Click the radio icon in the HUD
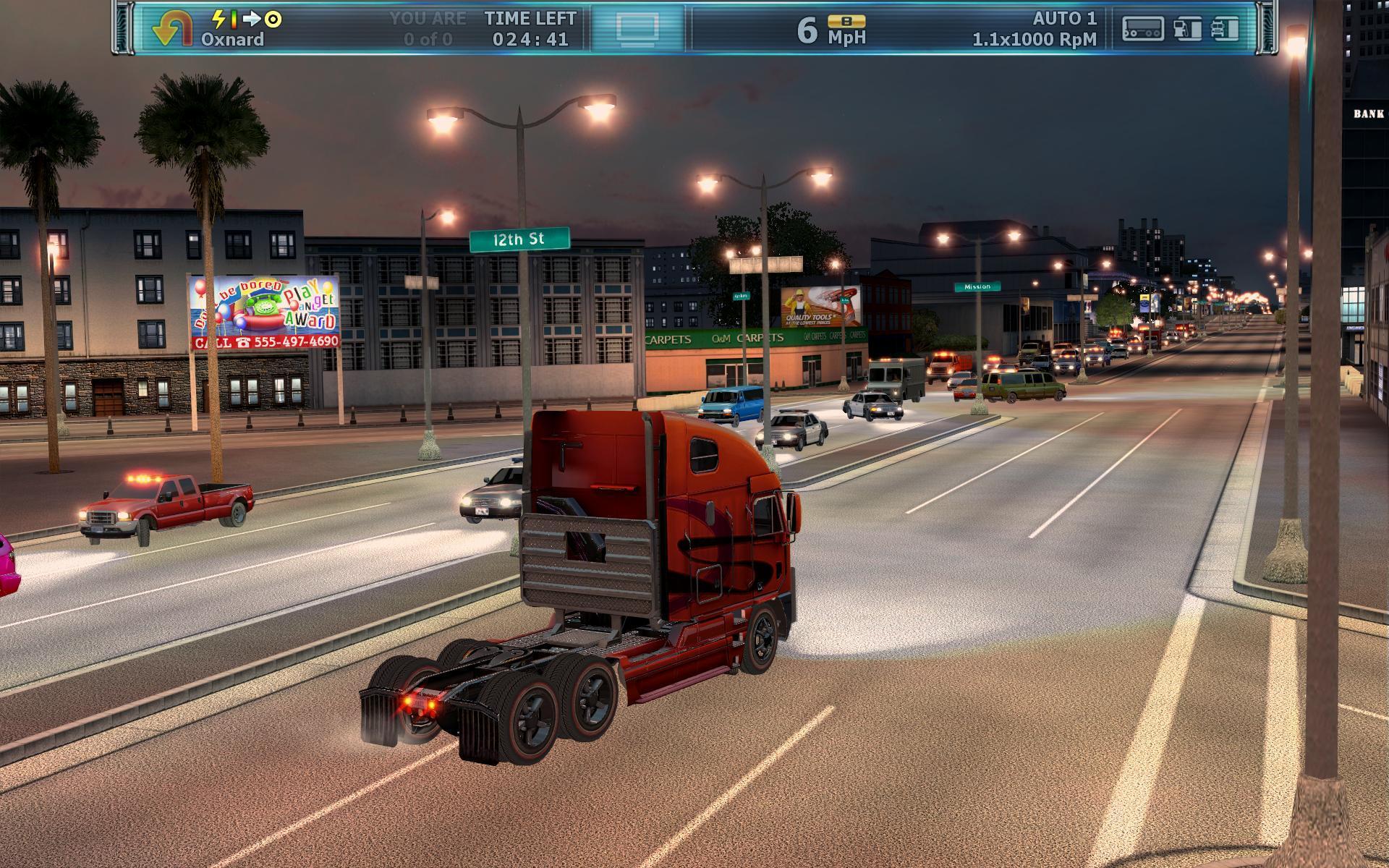1389x868 pixels. click(x=1142, y=29)
